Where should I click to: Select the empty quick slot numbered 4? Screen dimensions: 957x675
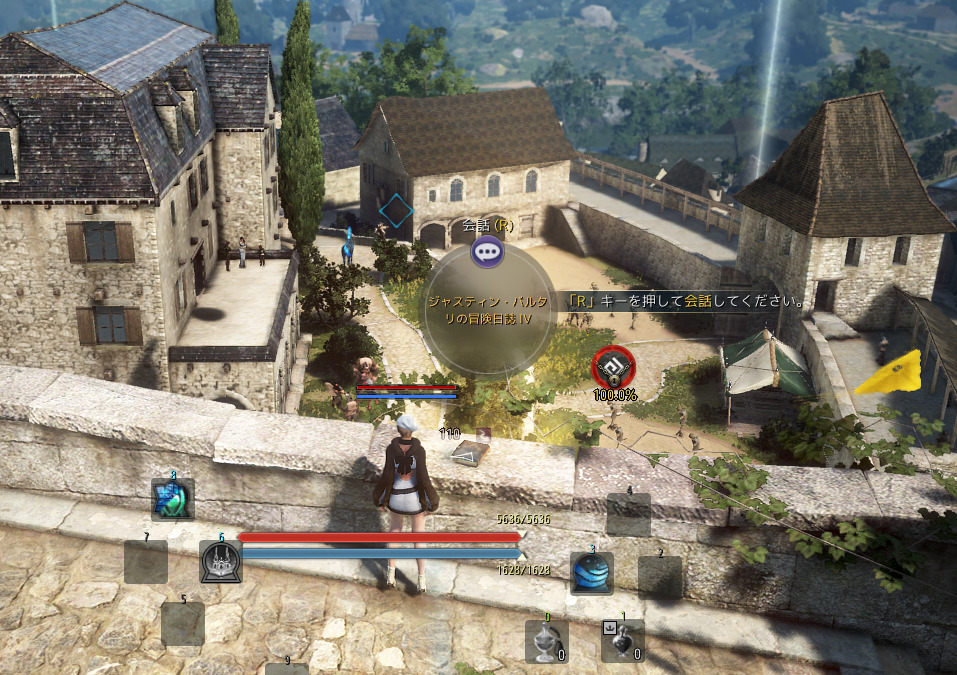629,514
